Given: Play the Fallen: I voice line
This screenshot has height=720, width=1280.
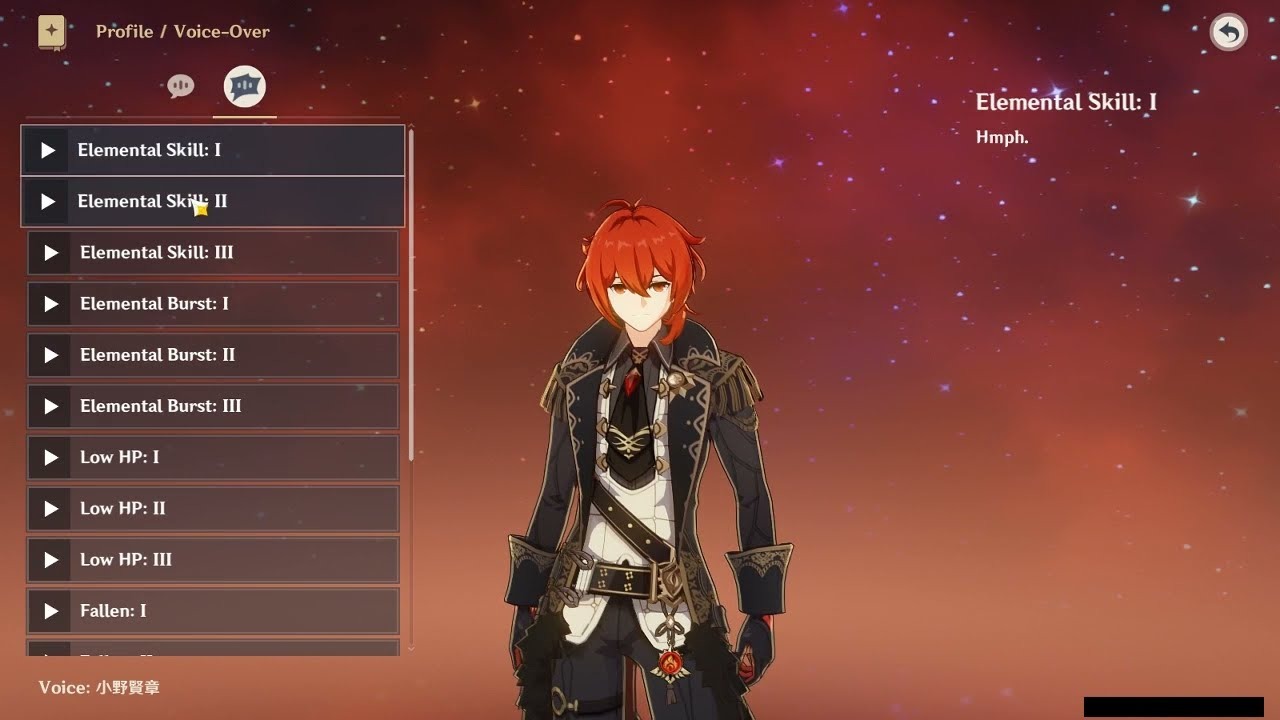Looking at the screenshot, I should 50,610.
